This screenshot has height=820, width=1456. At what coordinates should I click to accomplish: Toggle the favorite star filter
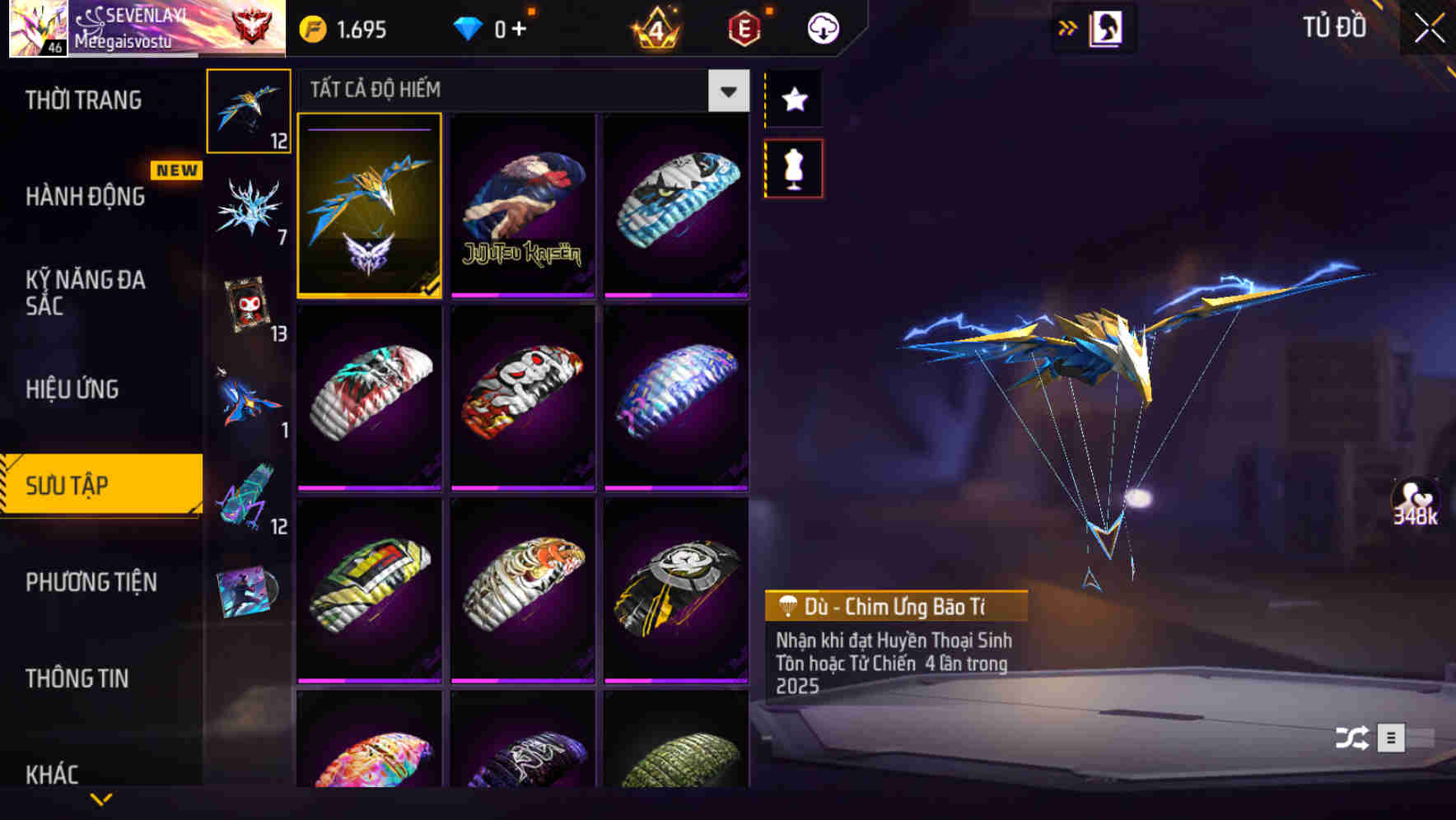coord(794,100)
